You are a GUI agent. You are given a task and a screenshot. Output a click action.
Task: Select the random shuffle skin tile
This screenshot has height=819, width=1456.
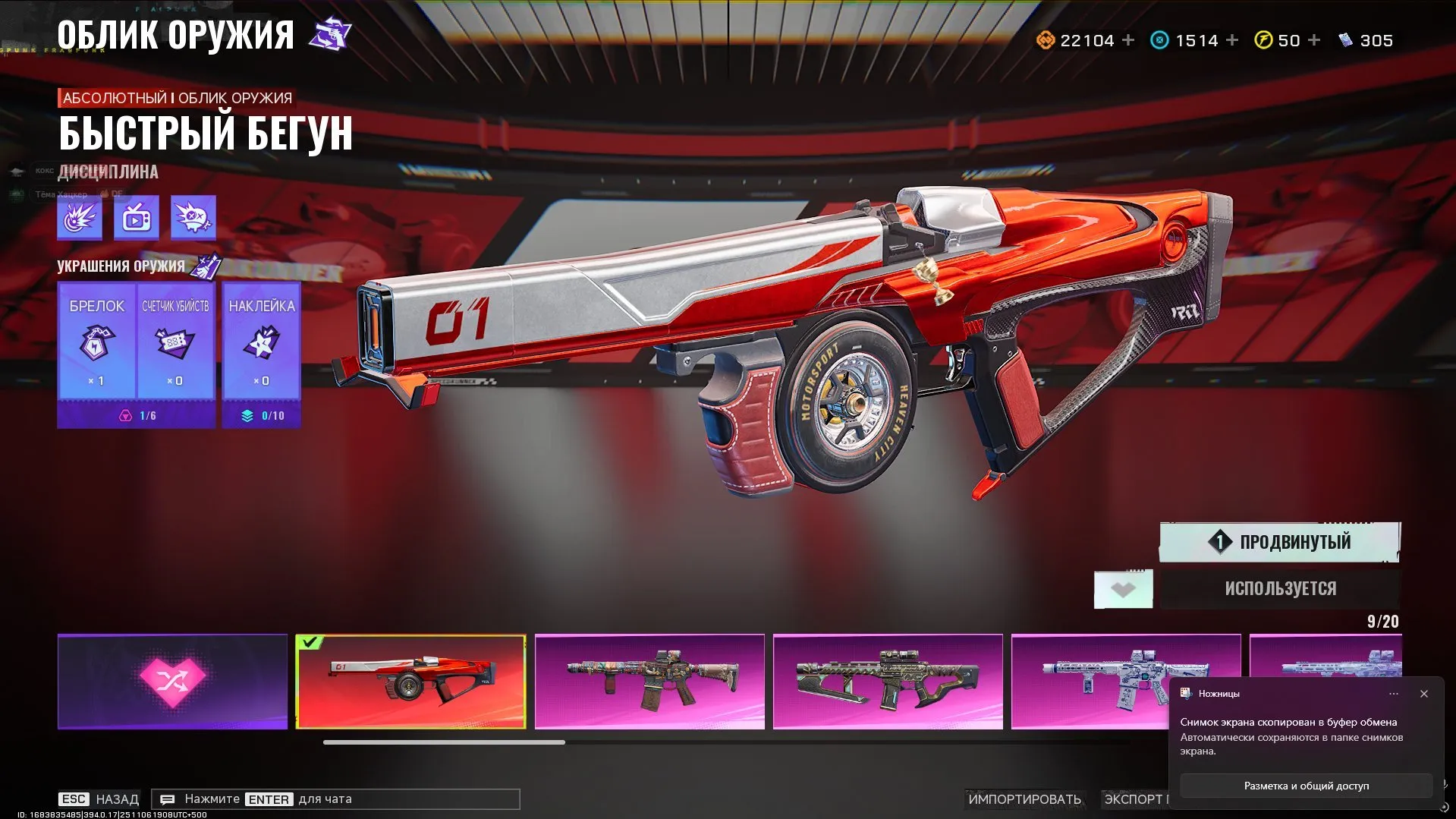point(172,682)
